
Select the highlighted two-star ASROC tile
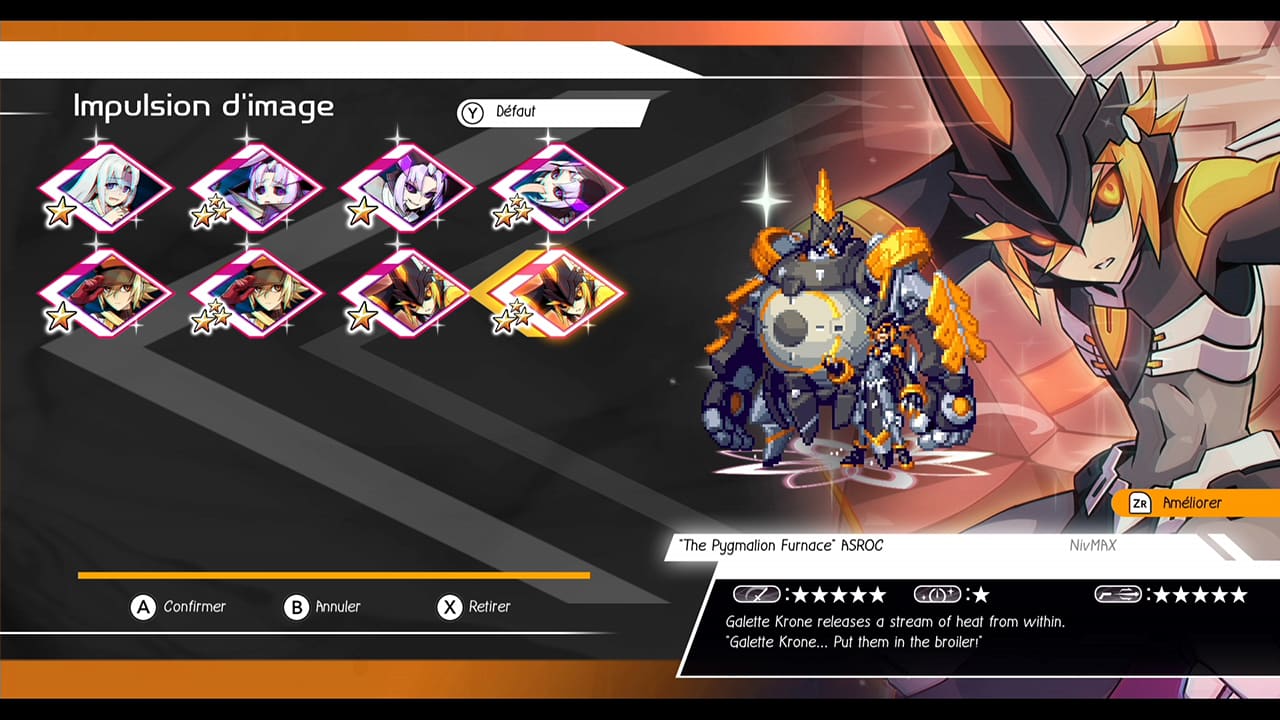click(x=558, y=292)
